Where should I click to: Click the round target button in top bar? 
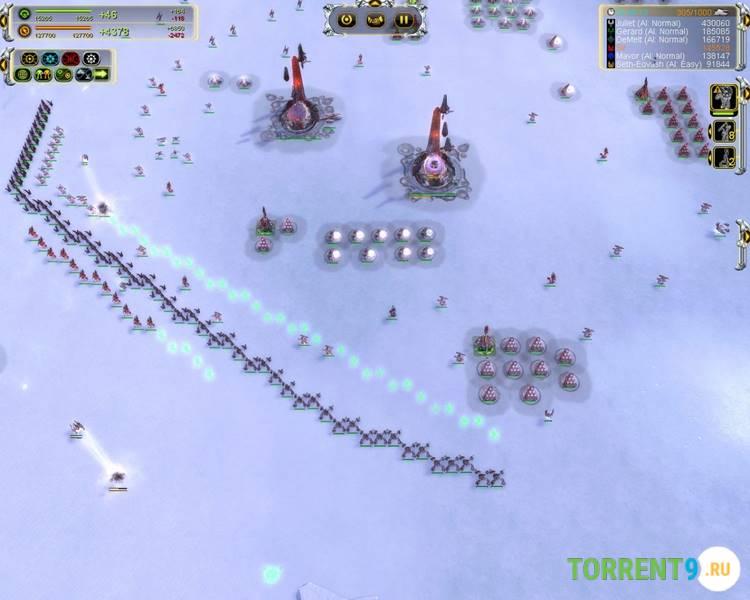click(347, 19)
